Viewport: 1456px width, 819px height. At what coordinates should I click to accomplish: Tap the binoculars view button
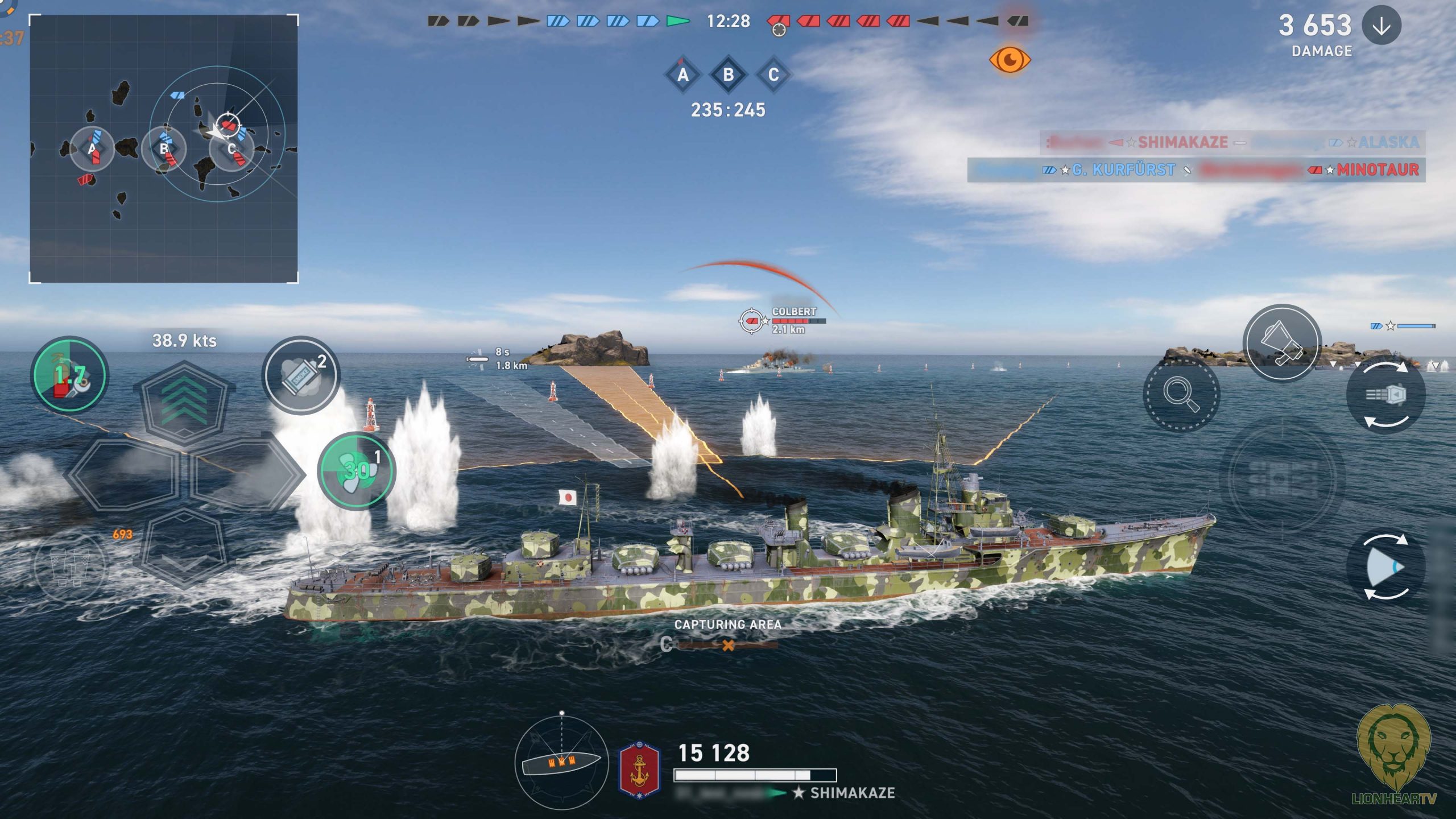point(69,567)
